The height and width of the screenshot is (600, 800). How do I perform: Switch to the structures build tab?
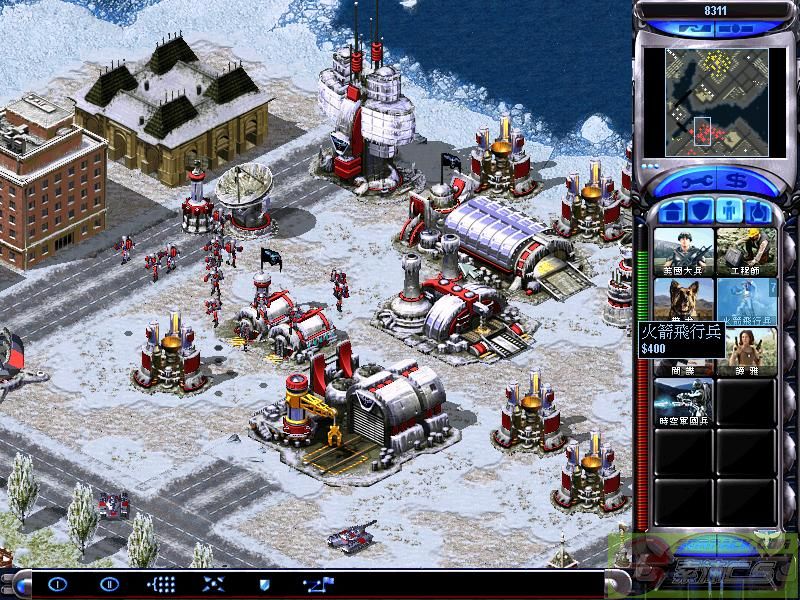click(671, 212)
